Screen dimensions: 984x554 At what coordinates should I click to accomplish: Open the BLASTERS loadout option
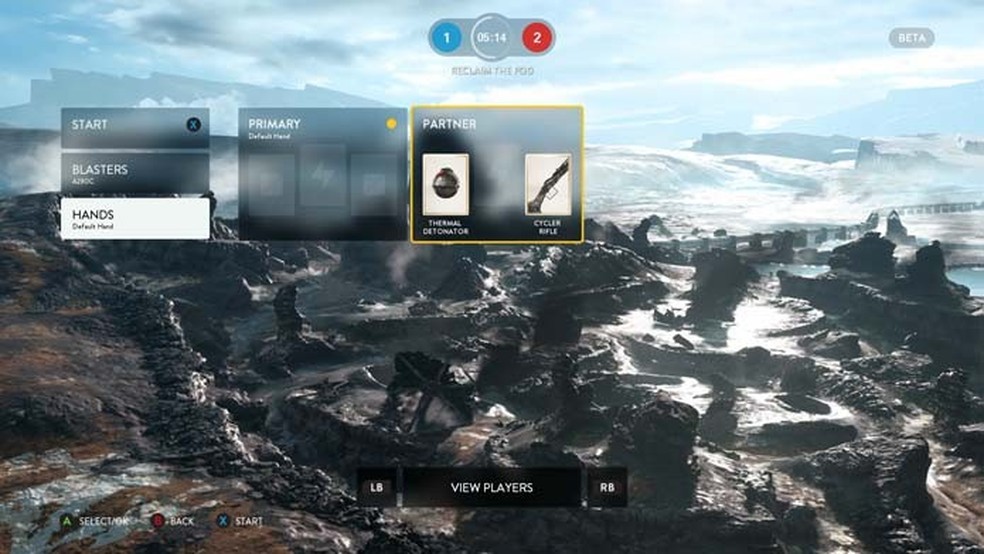click(135, 173)
